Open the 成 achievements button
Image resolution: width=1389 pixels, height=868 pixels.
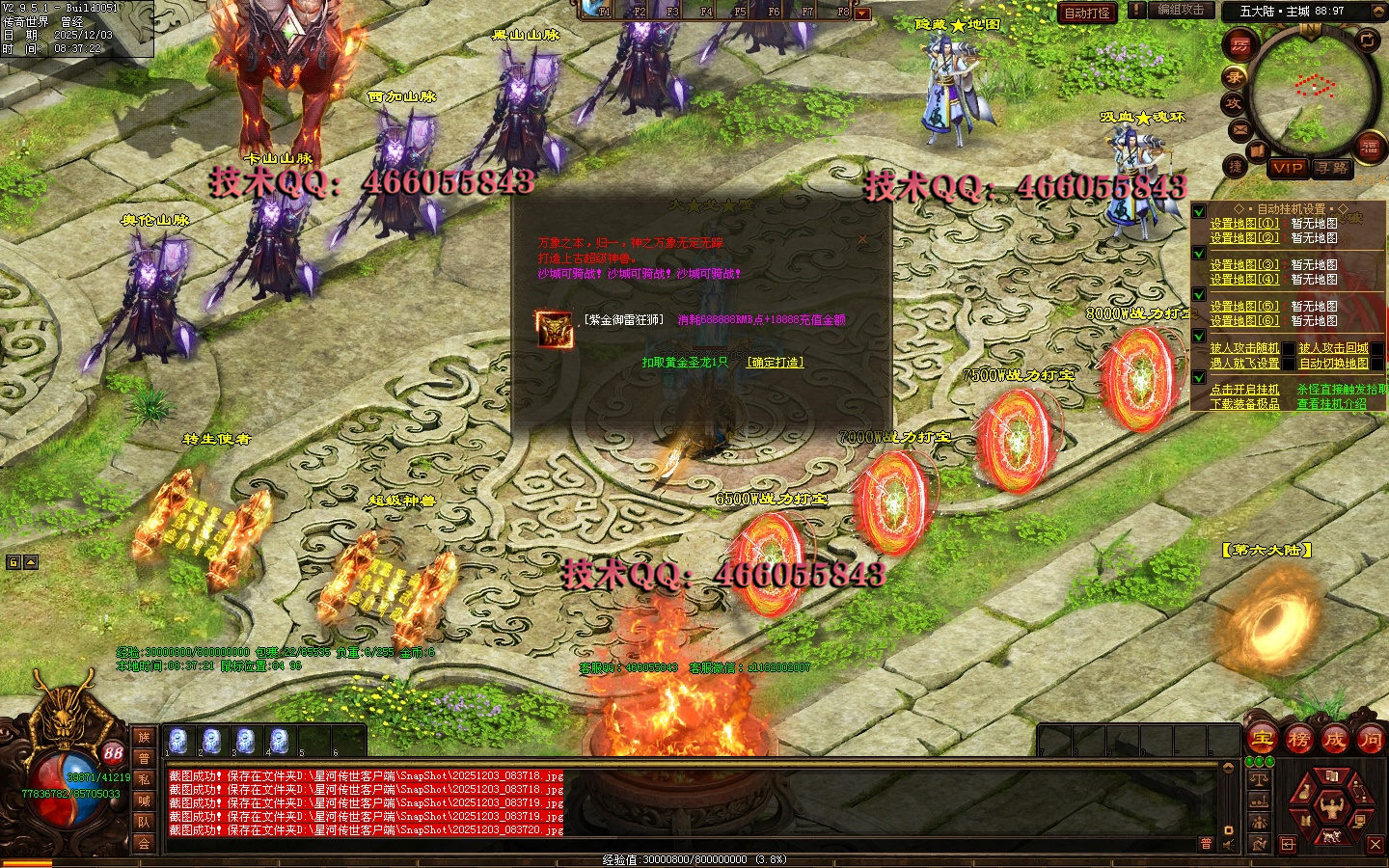pyautogui.click(x=1334, y=740)
